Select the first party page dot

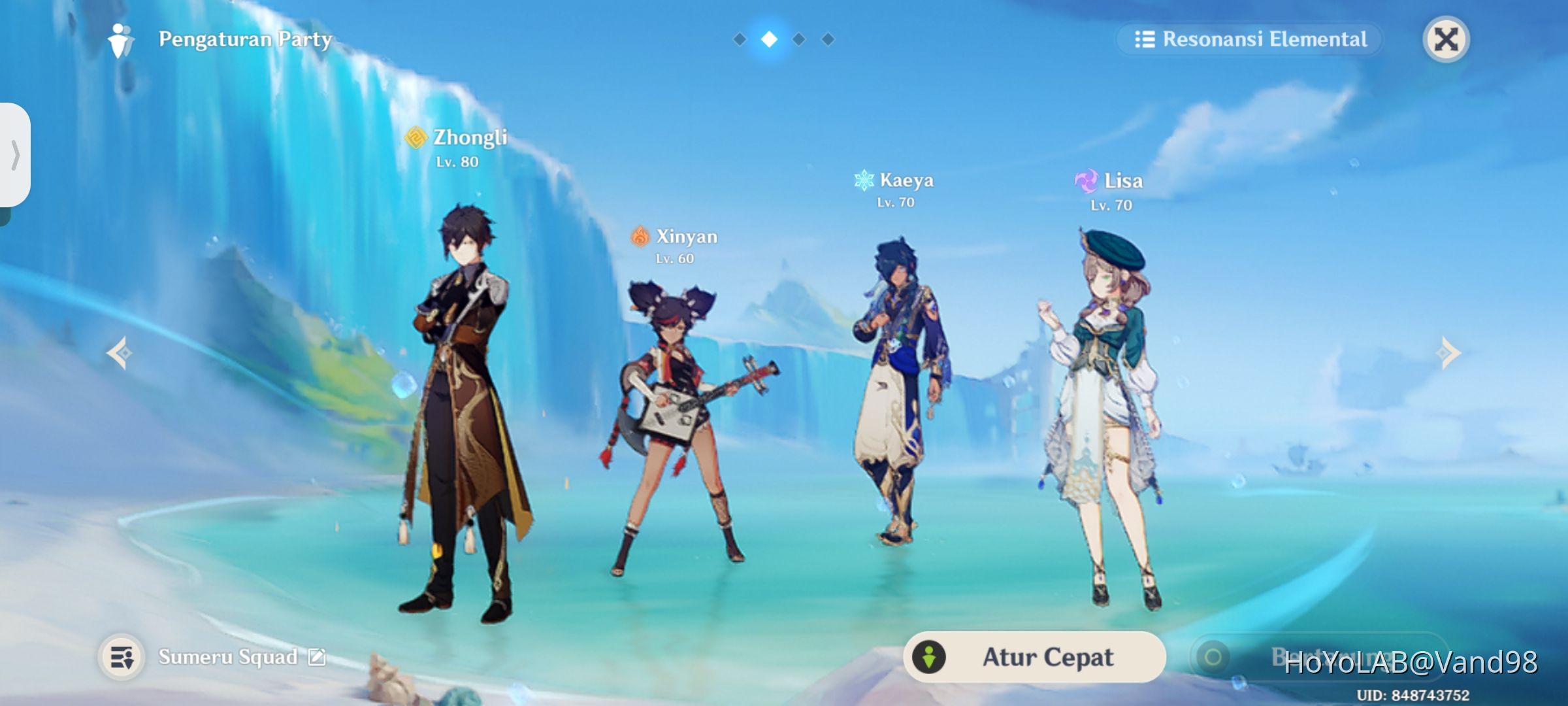click(x=739, y=39)
